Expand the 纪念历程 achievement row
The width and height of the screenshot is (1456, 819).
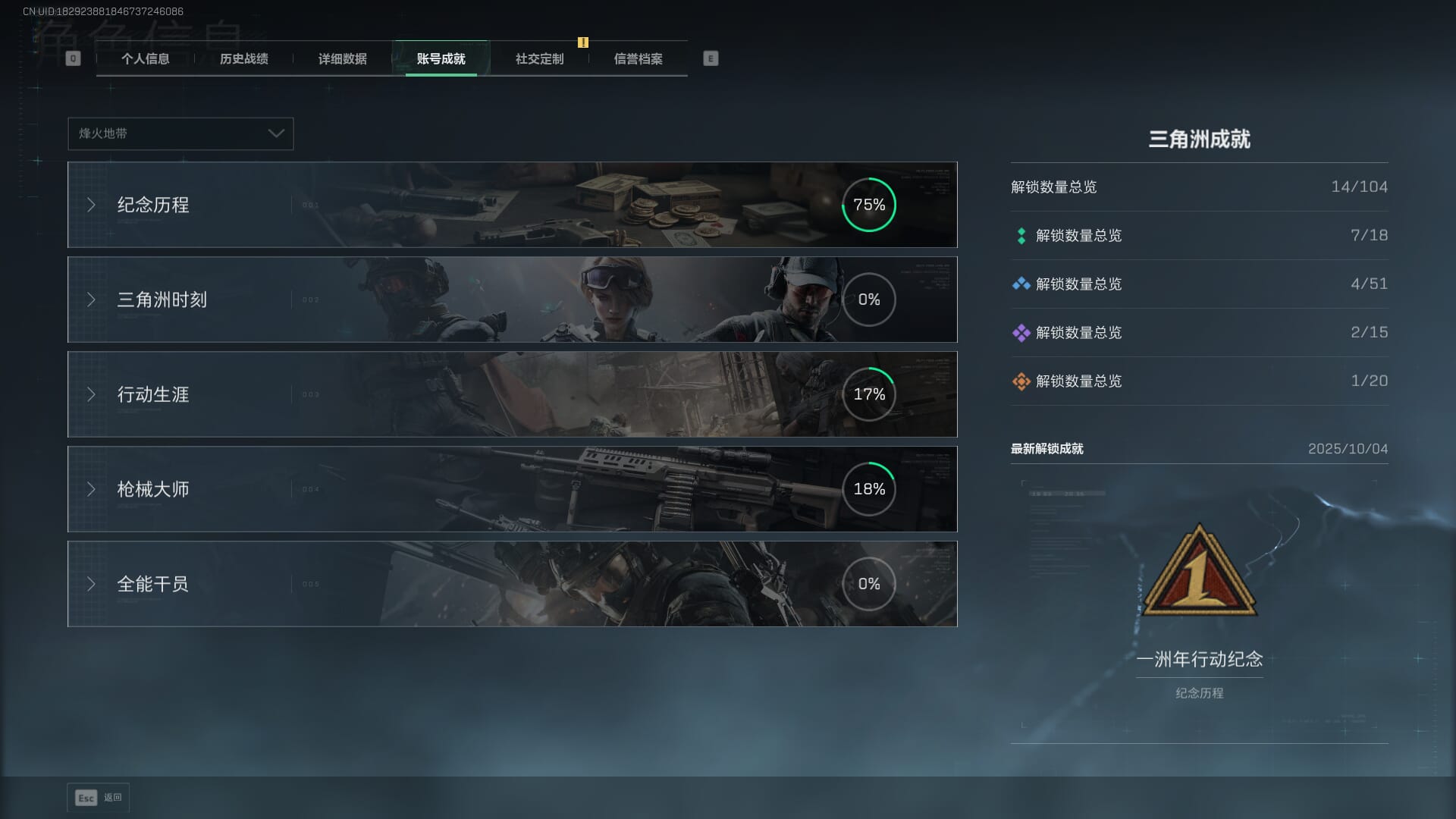click(x=512, y=205)
